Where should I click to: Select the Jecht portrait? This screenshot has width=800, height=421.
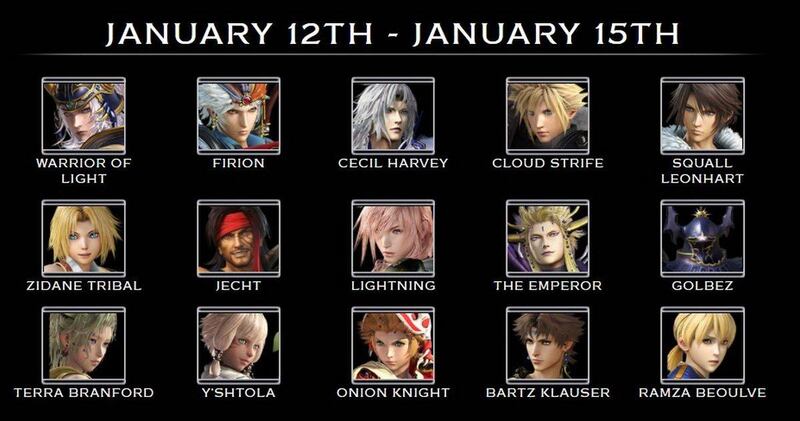[238, 238]
